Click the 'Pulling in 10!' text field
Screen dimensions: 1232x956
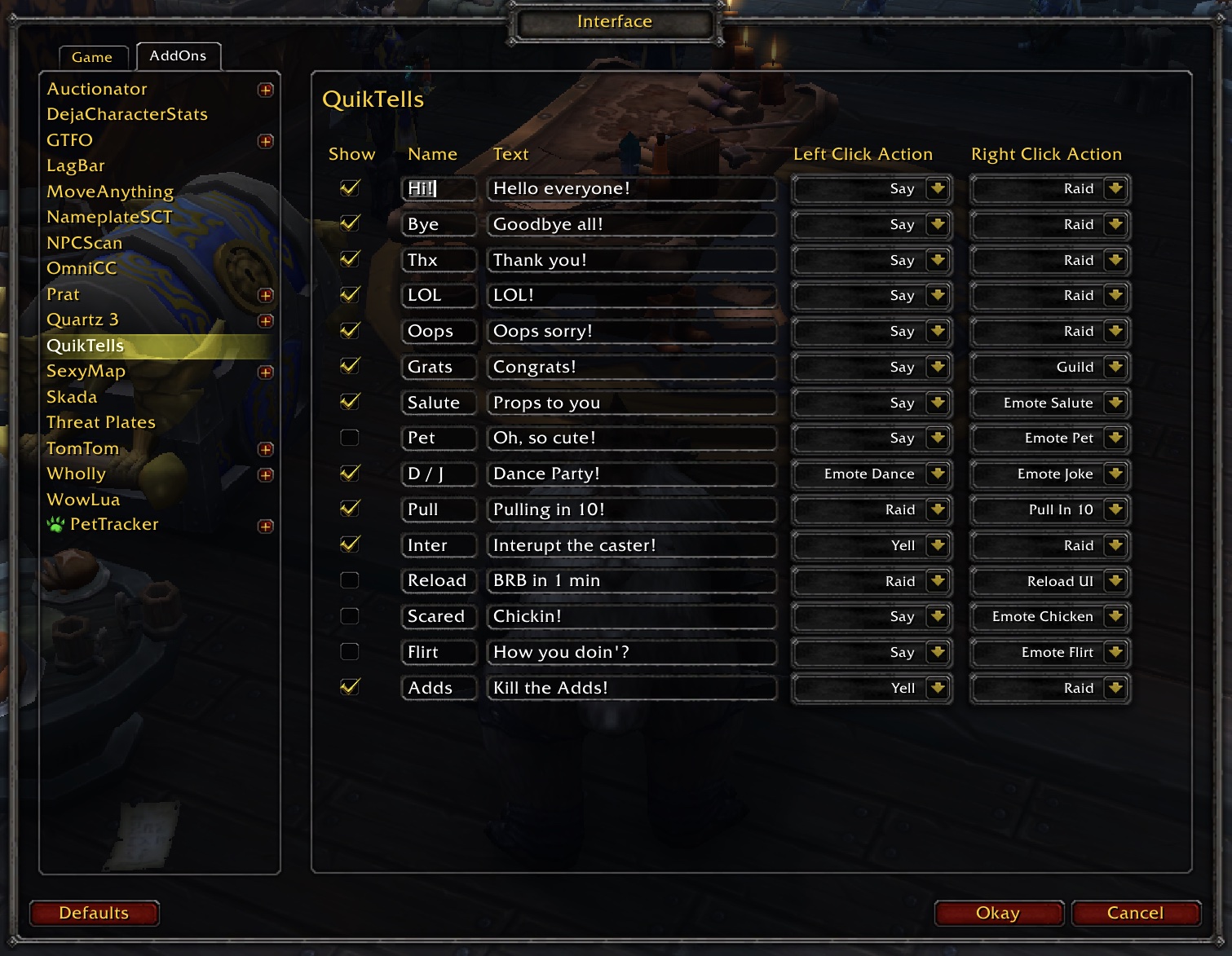(630, 509)
